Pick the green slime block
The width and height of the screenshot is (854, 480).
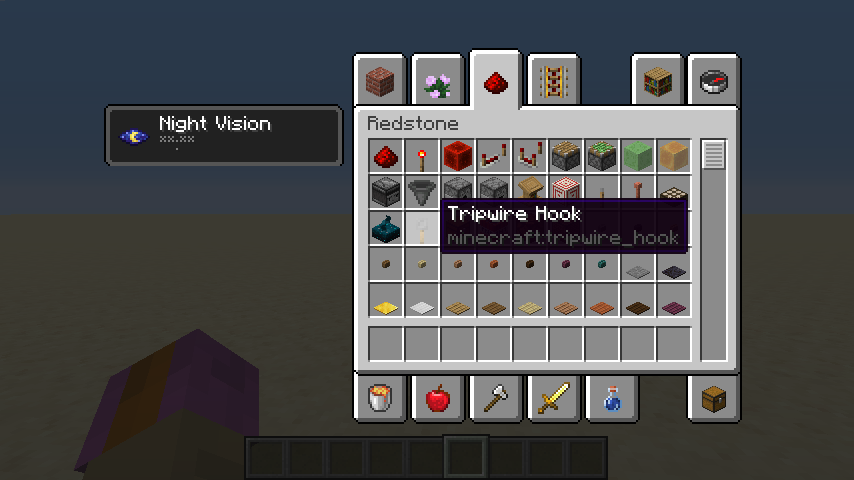[638, 156]
